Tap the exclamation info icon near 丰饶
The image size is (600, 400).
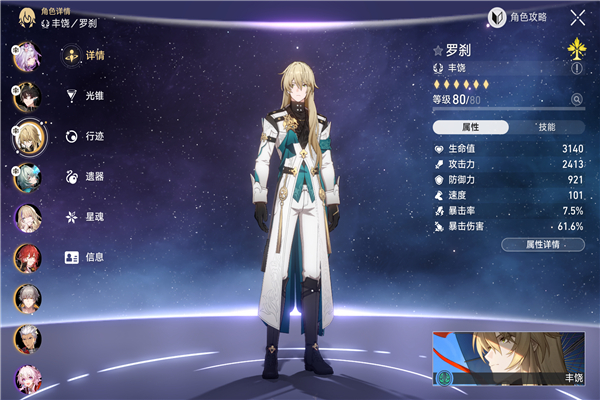pyautogui.click(x=577, y=69)
